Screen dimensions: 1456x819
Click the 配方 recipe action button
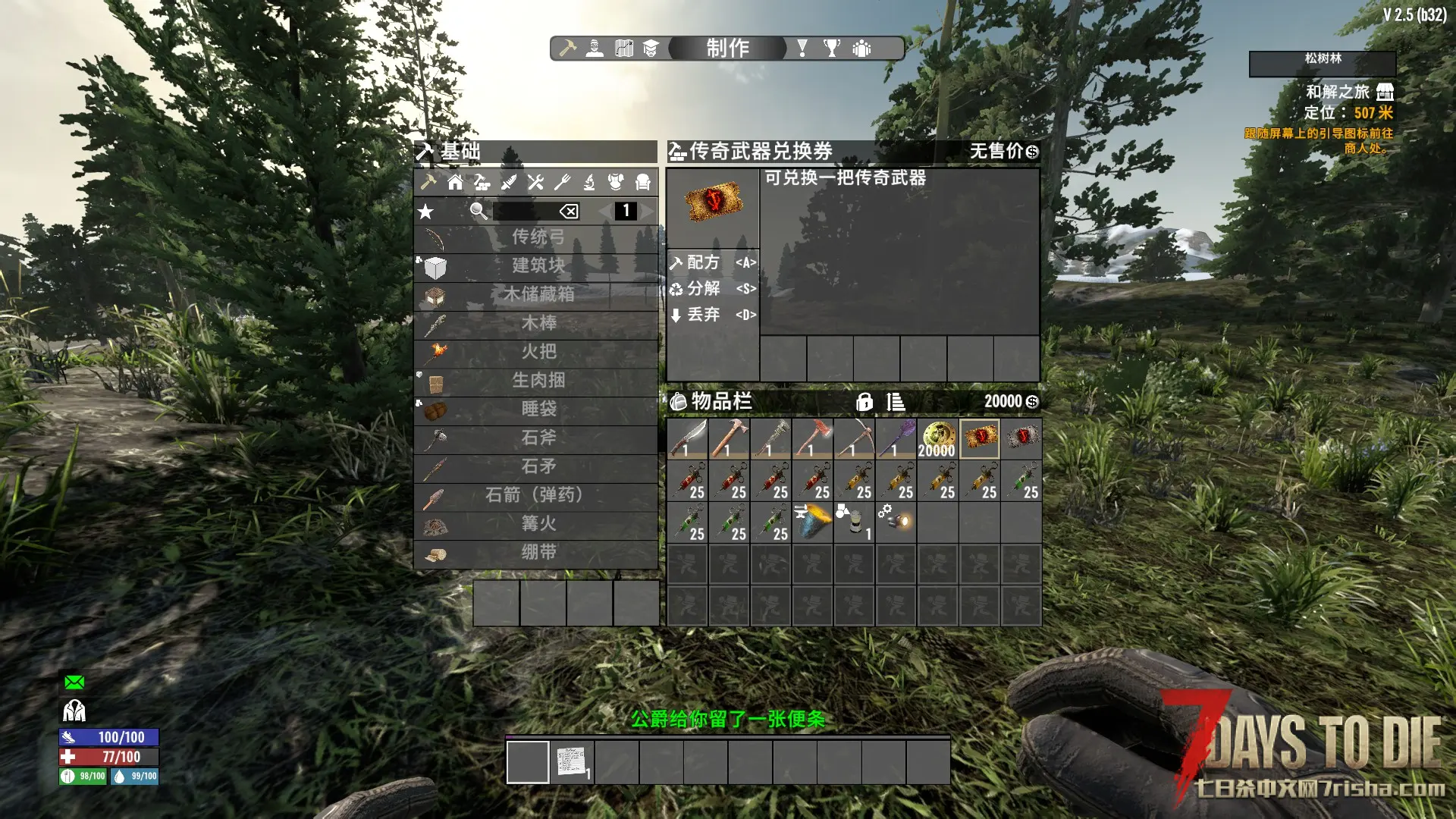[712, 262]
